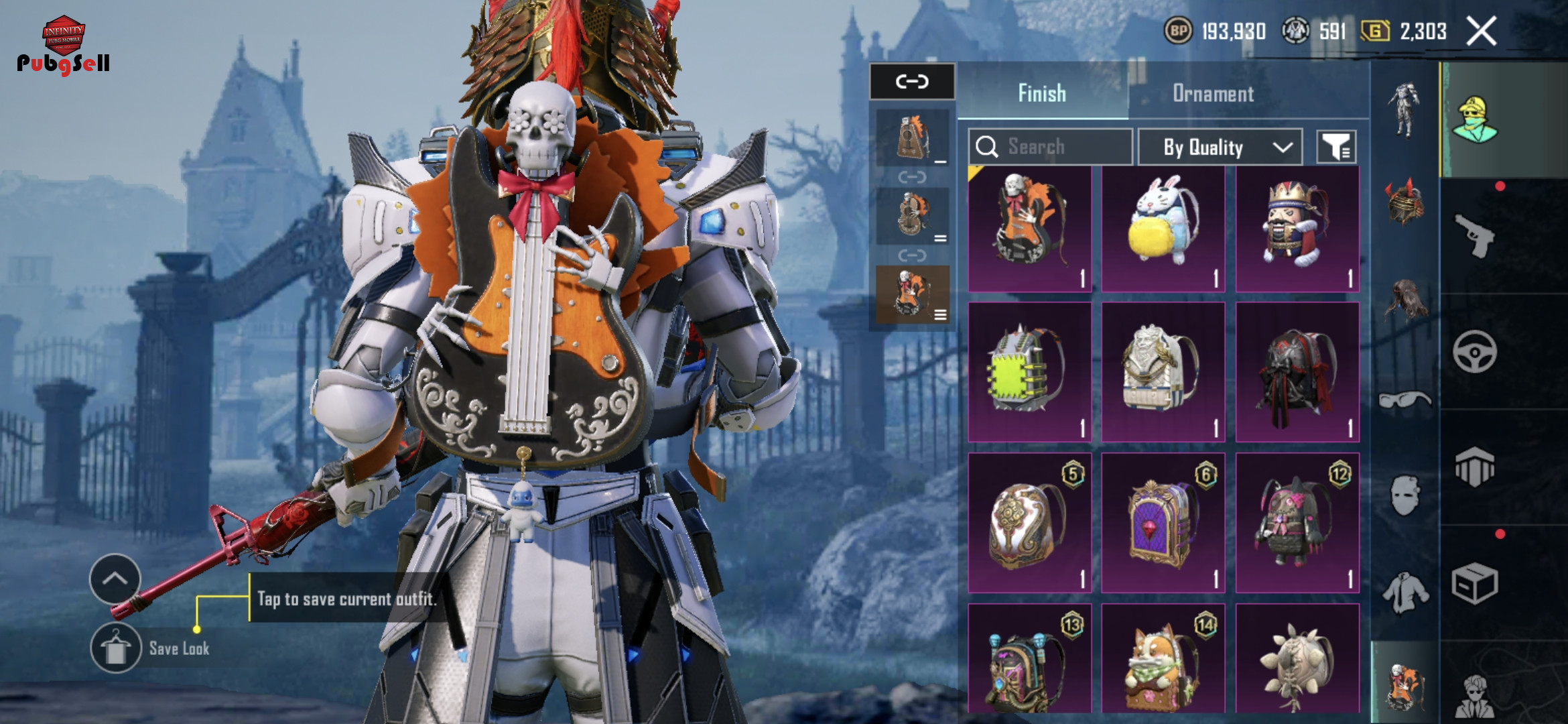
Task: Choose the corgi dog backpack skin
Action: coord(1163,660)
